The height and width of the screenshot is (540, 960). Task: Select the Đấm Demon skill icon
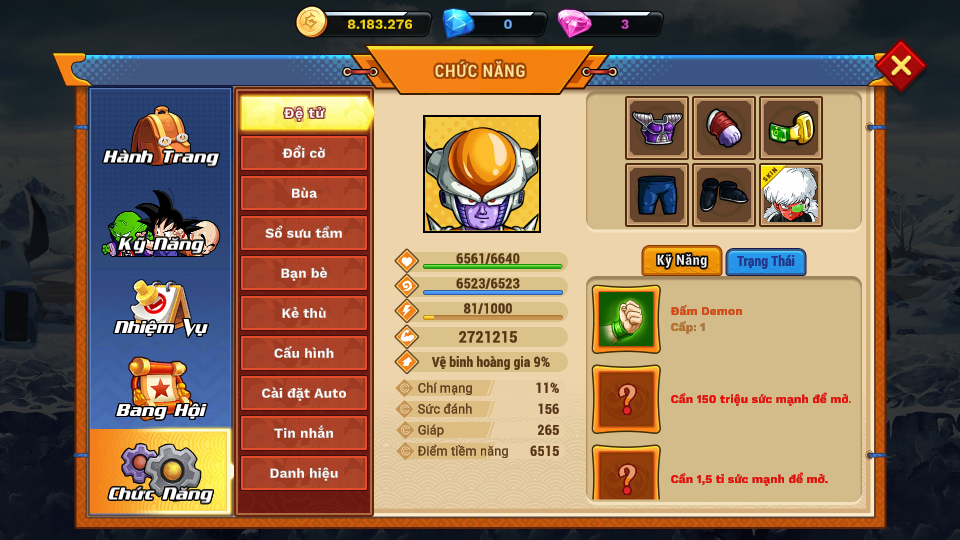click(x=626, y=319)
